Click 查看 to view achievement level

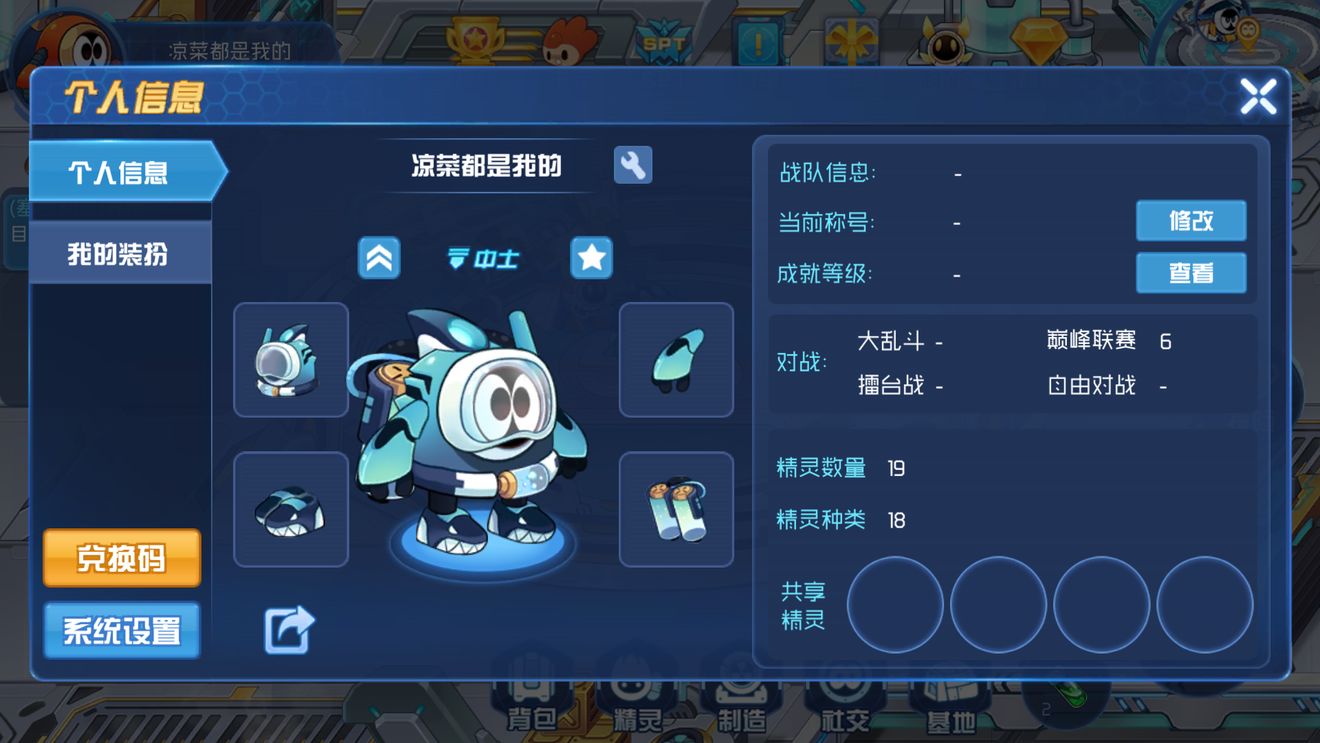pyautogui.click(x=1191, y=272)
